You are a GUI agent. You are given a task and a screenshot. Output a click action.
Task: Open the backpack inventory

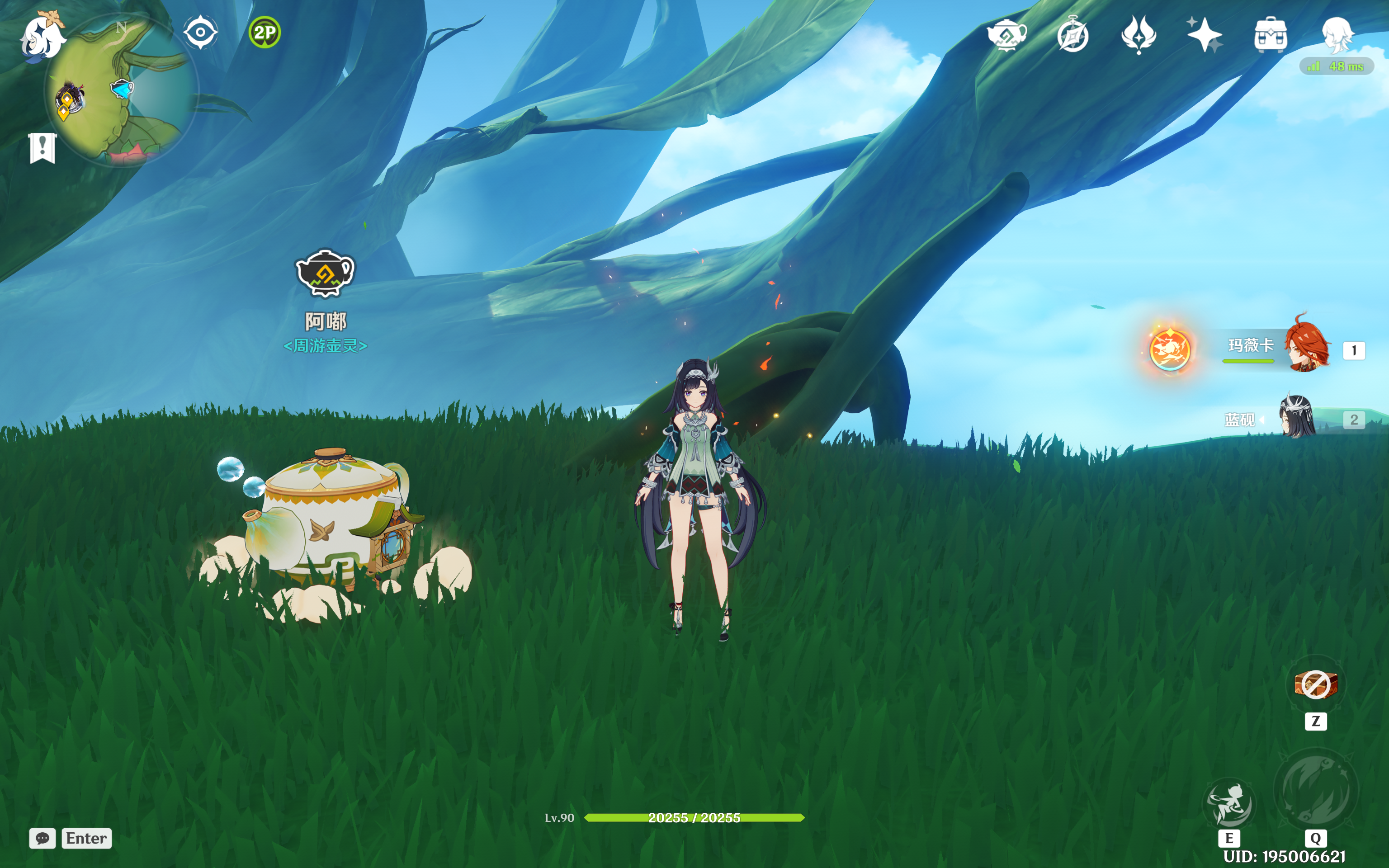pos(1271,35)
